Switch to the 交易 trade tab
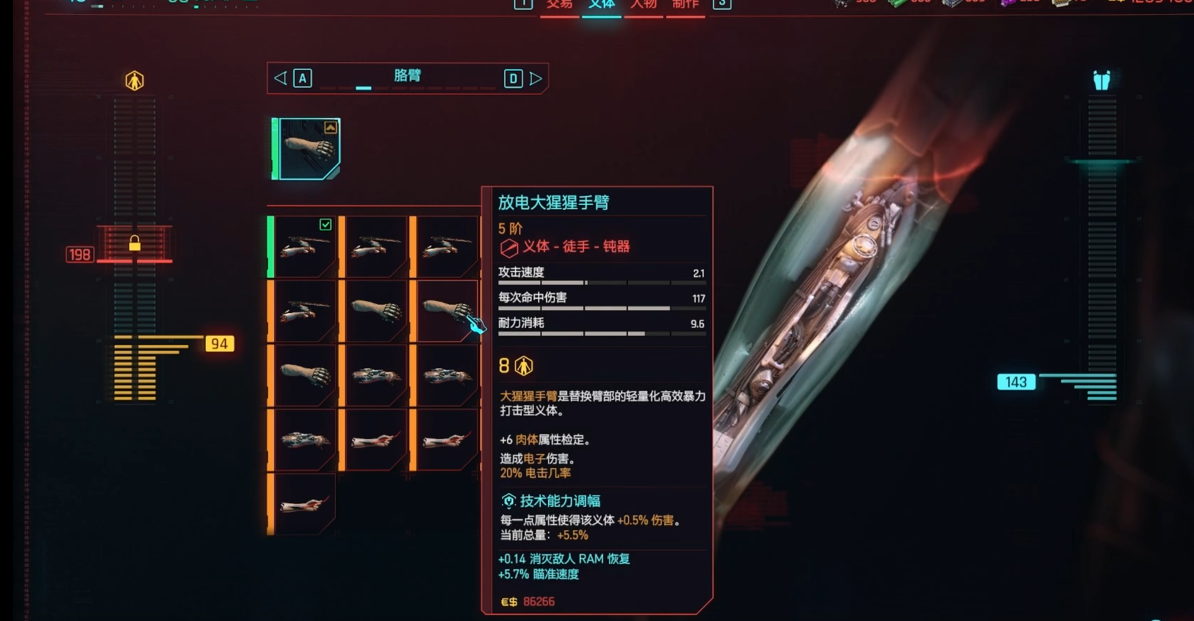The width and height of the screenshot is (1194, 621). point(559,5)
